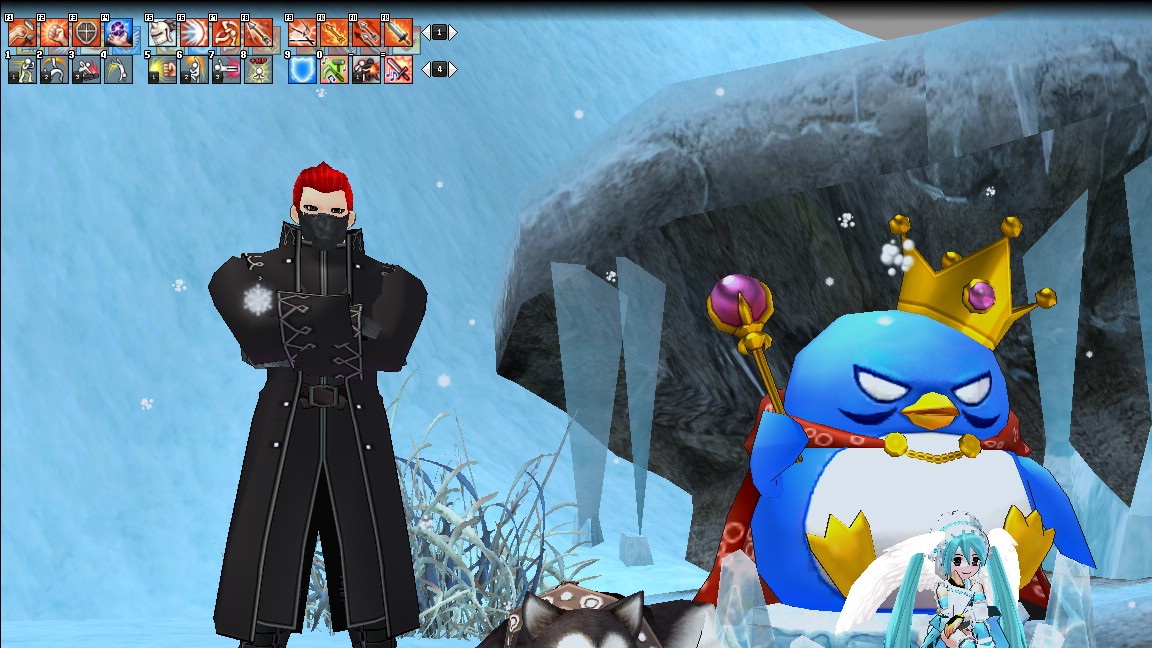
Task: Use the flaming arrow skill
Action: tap(334, 33)
